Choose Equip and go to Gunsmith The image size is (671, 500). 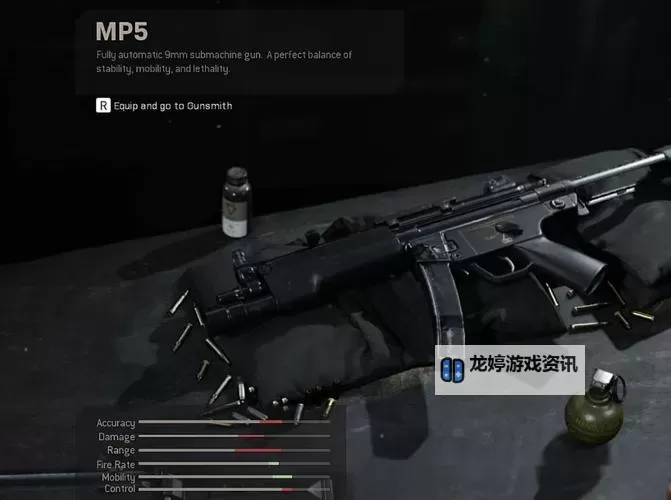(x=164, y=105)
